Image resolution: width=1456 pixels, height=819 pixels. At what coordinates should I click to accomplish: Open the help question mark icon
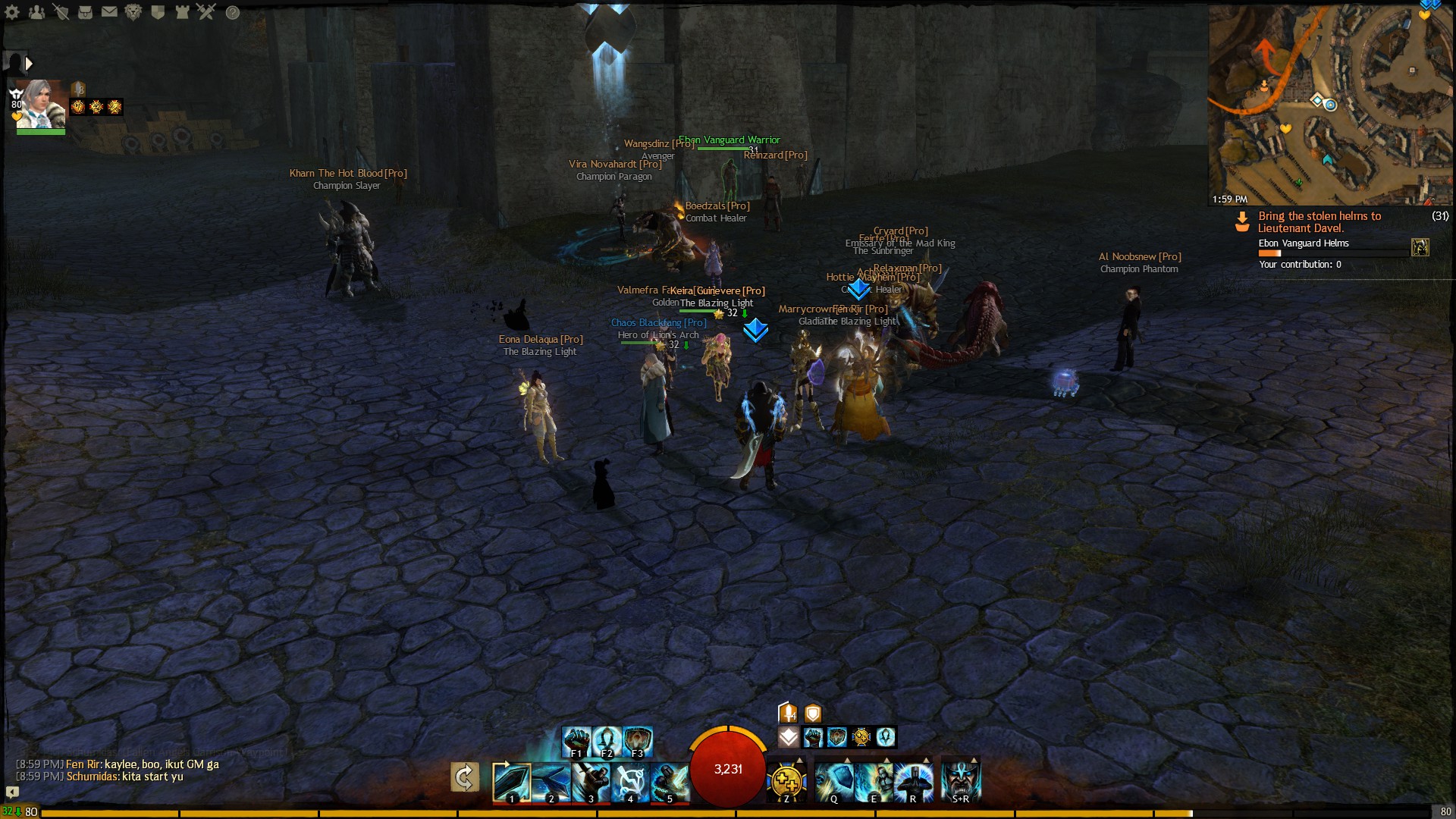point(233,12)
